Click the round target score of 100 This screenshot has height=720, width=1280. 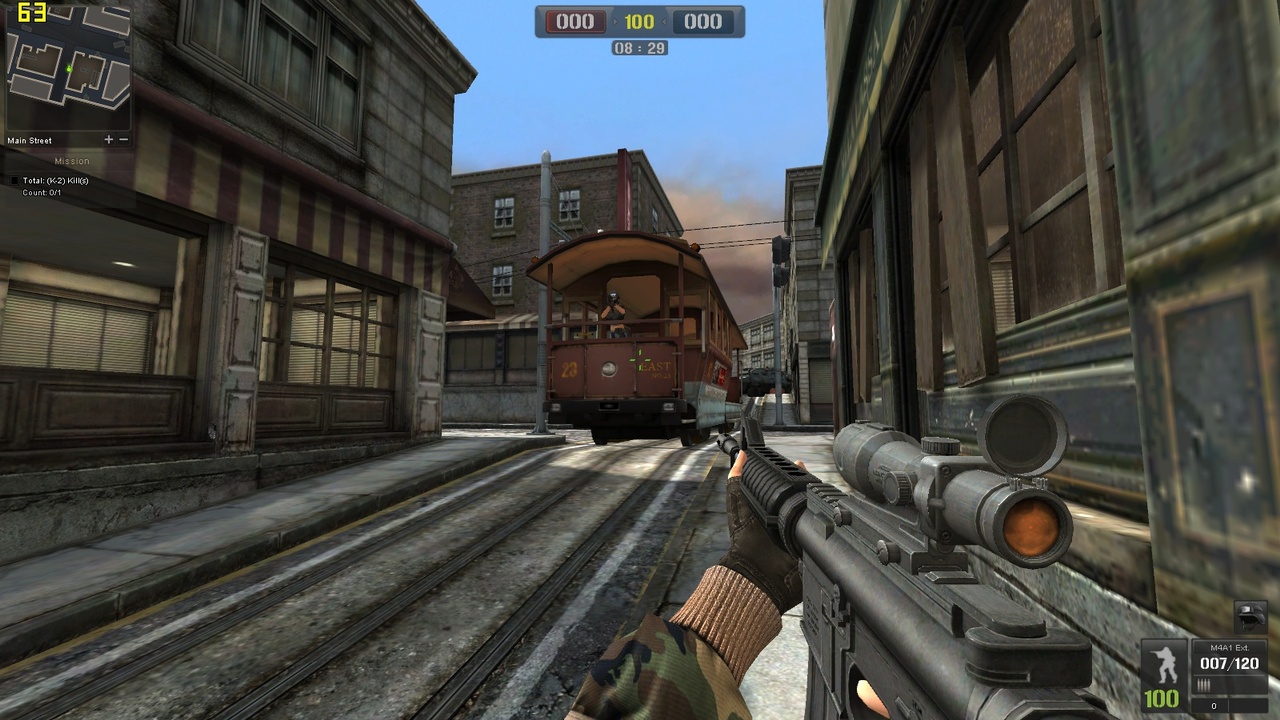point(638,20)
